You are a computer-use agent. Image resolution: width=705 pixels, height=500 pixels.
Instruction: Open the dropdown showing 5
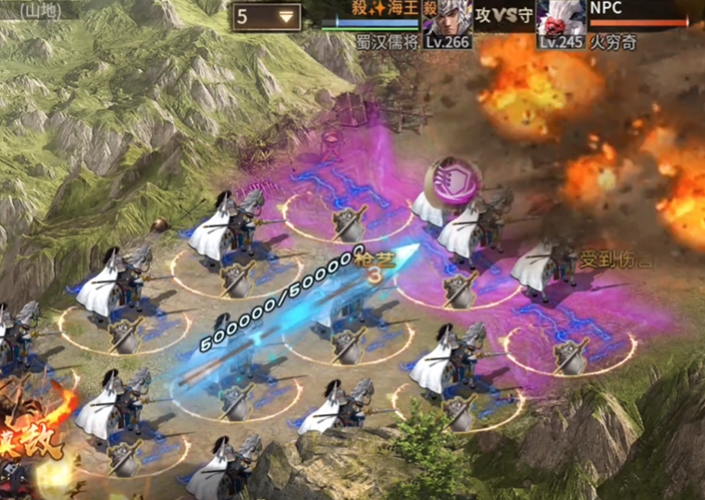coord(267,17)
